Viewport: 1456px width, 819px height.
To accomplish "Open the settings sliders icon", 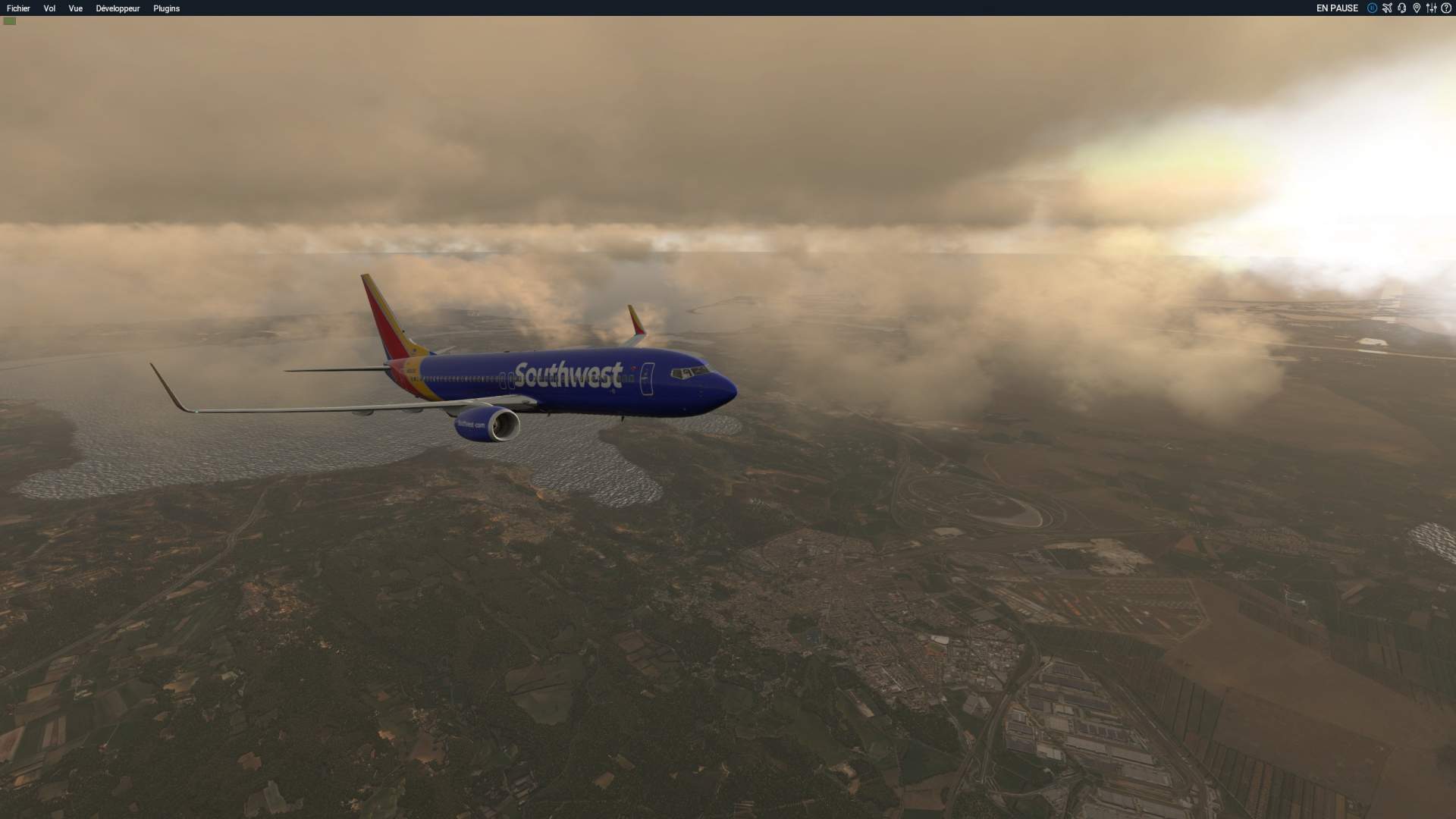I will point(1431,8).
